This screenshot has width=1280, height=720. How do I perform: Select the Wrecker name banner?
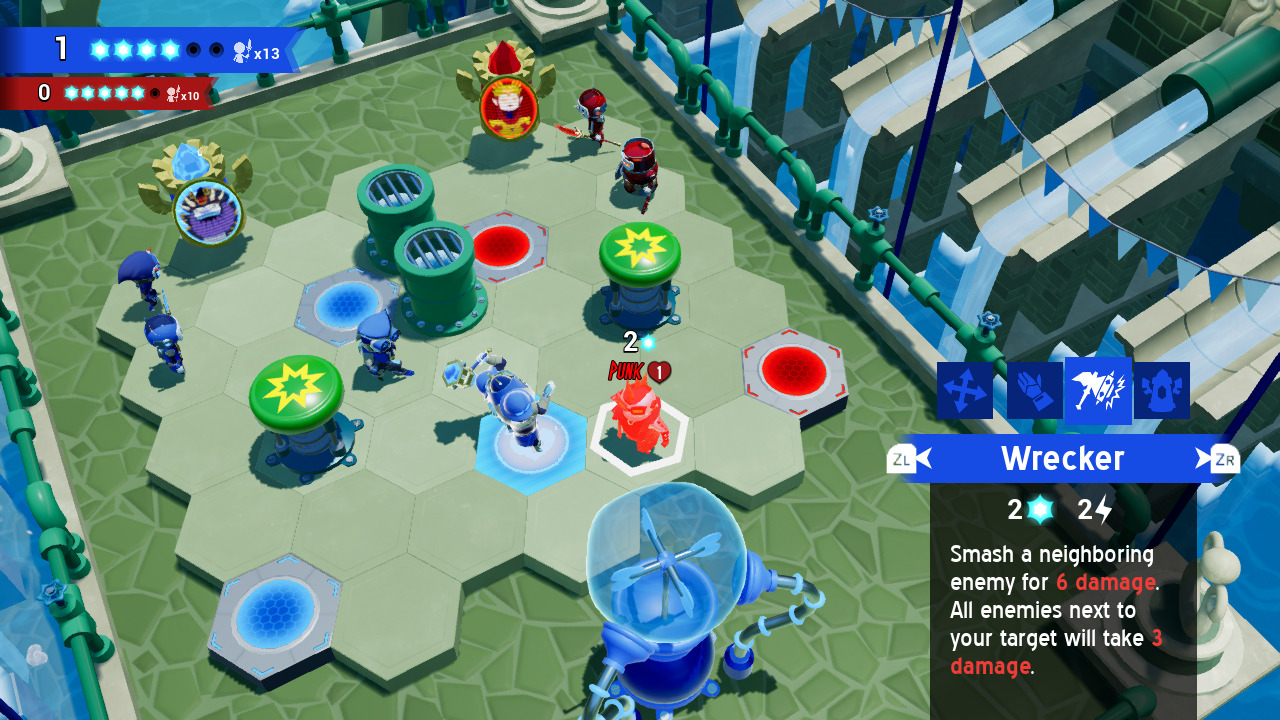1062,459
